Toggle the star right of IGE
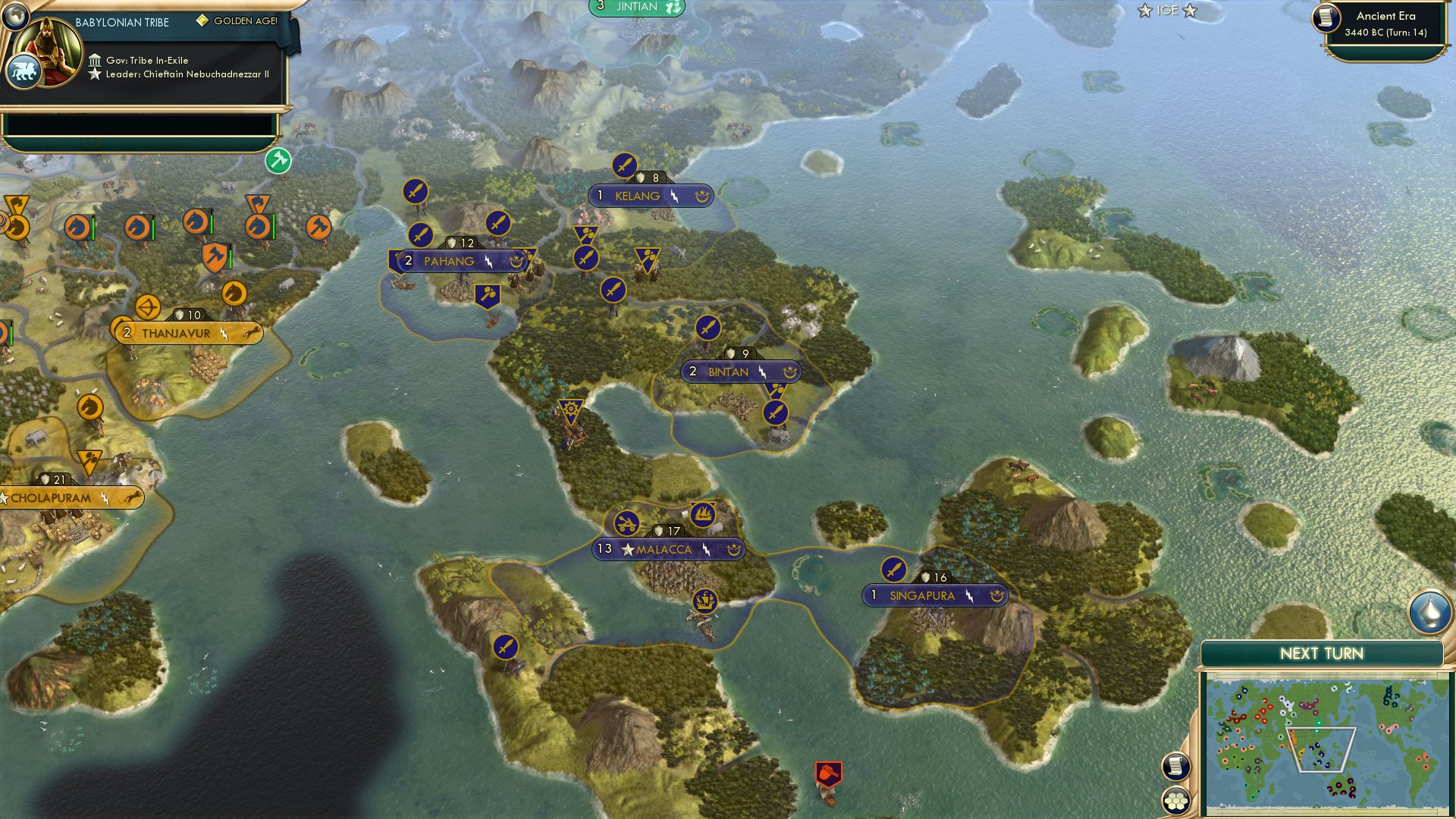The height and width of the screenshot is (819, 1456). (x=1191, y=11)
